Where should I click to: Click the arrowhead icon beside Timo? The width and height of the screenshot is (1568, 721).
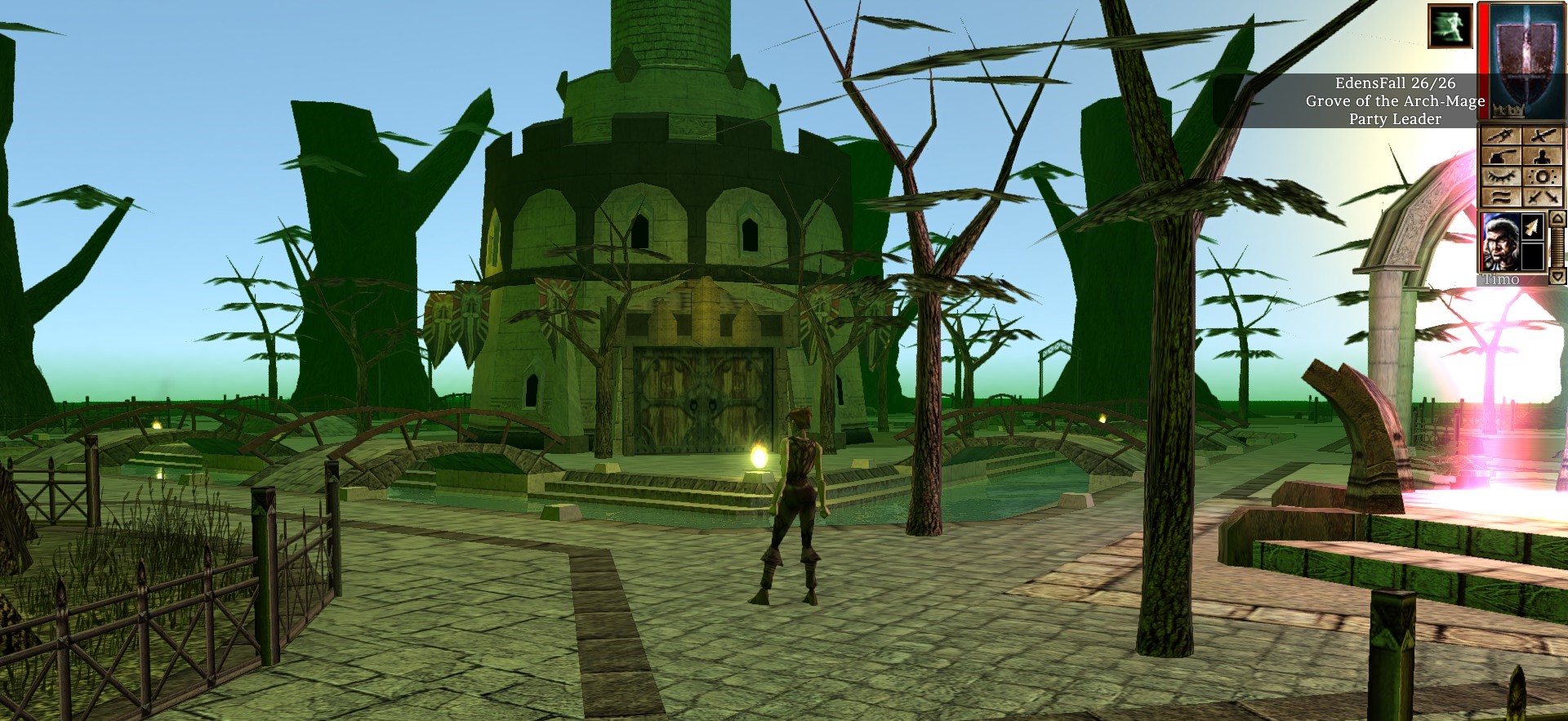(1533, 227)
